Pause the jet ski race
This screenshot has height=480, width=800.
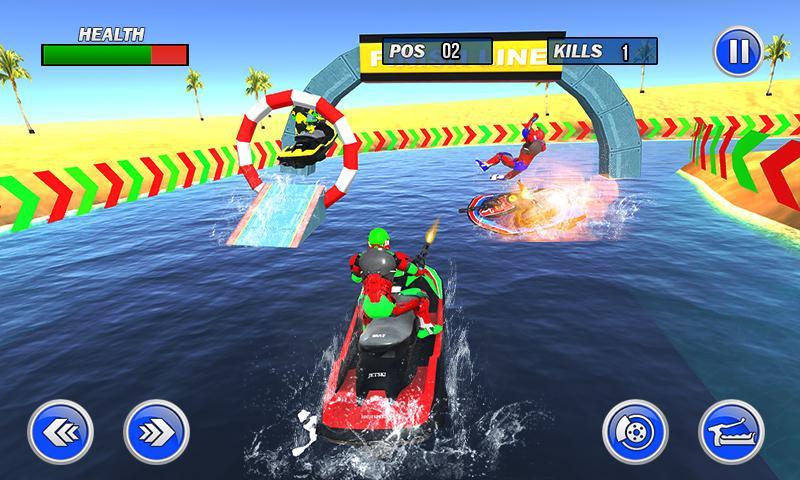[x=738, y=52]
